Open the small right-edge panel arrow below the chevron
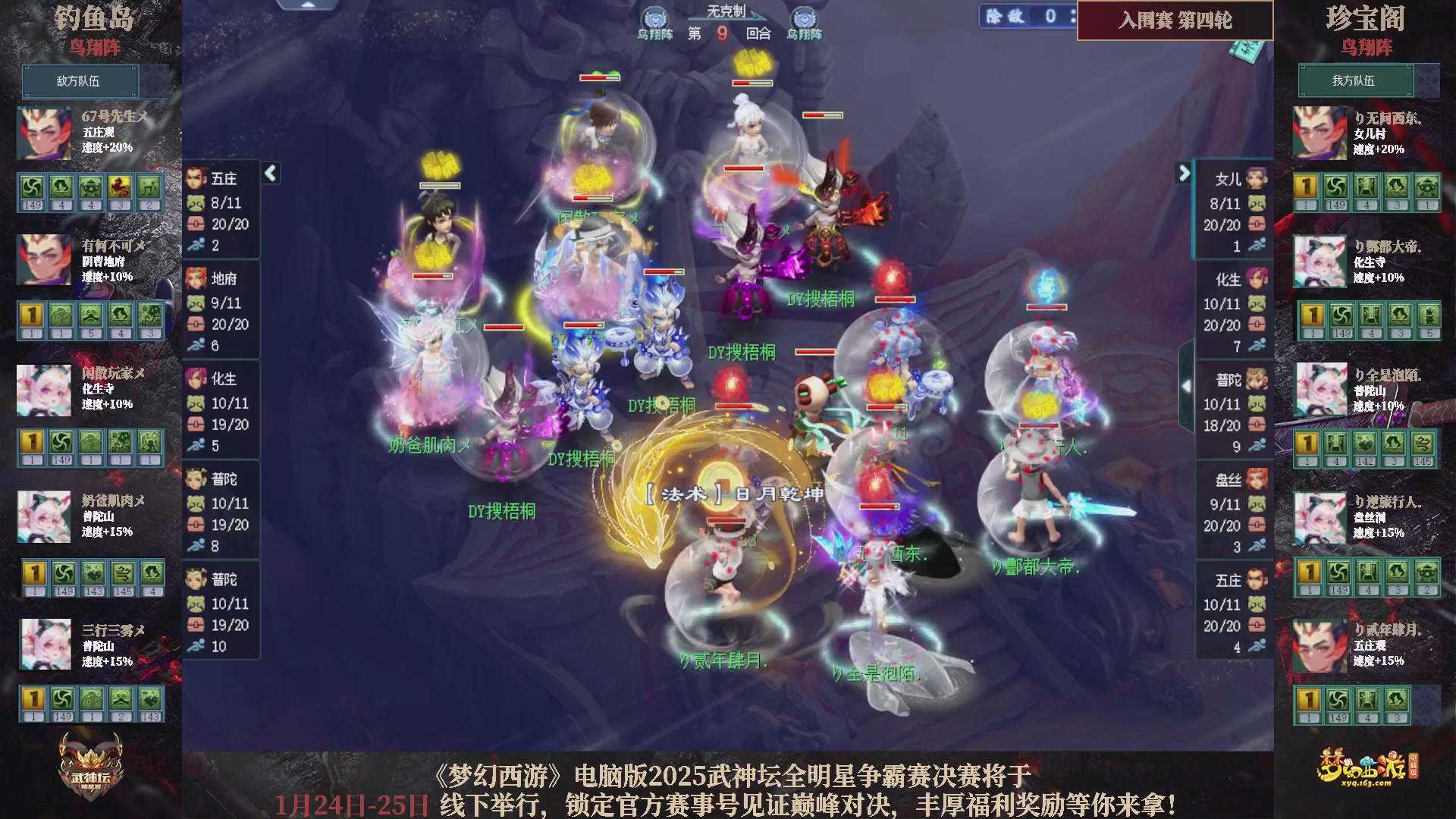 tap(1187, 387)
